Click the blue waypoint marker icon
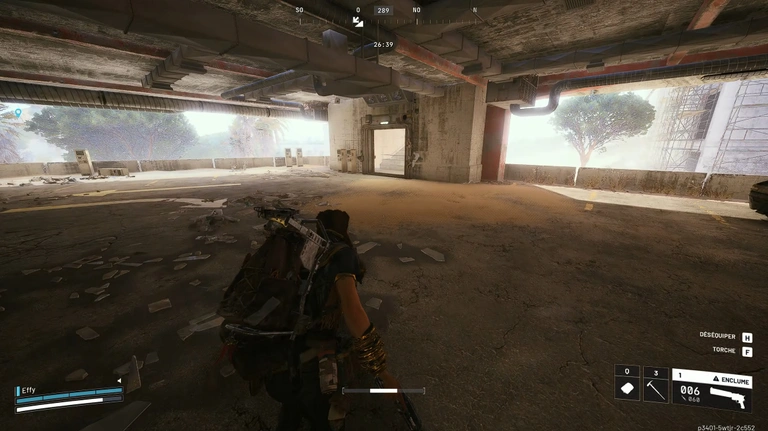 (x=17, y=112)
